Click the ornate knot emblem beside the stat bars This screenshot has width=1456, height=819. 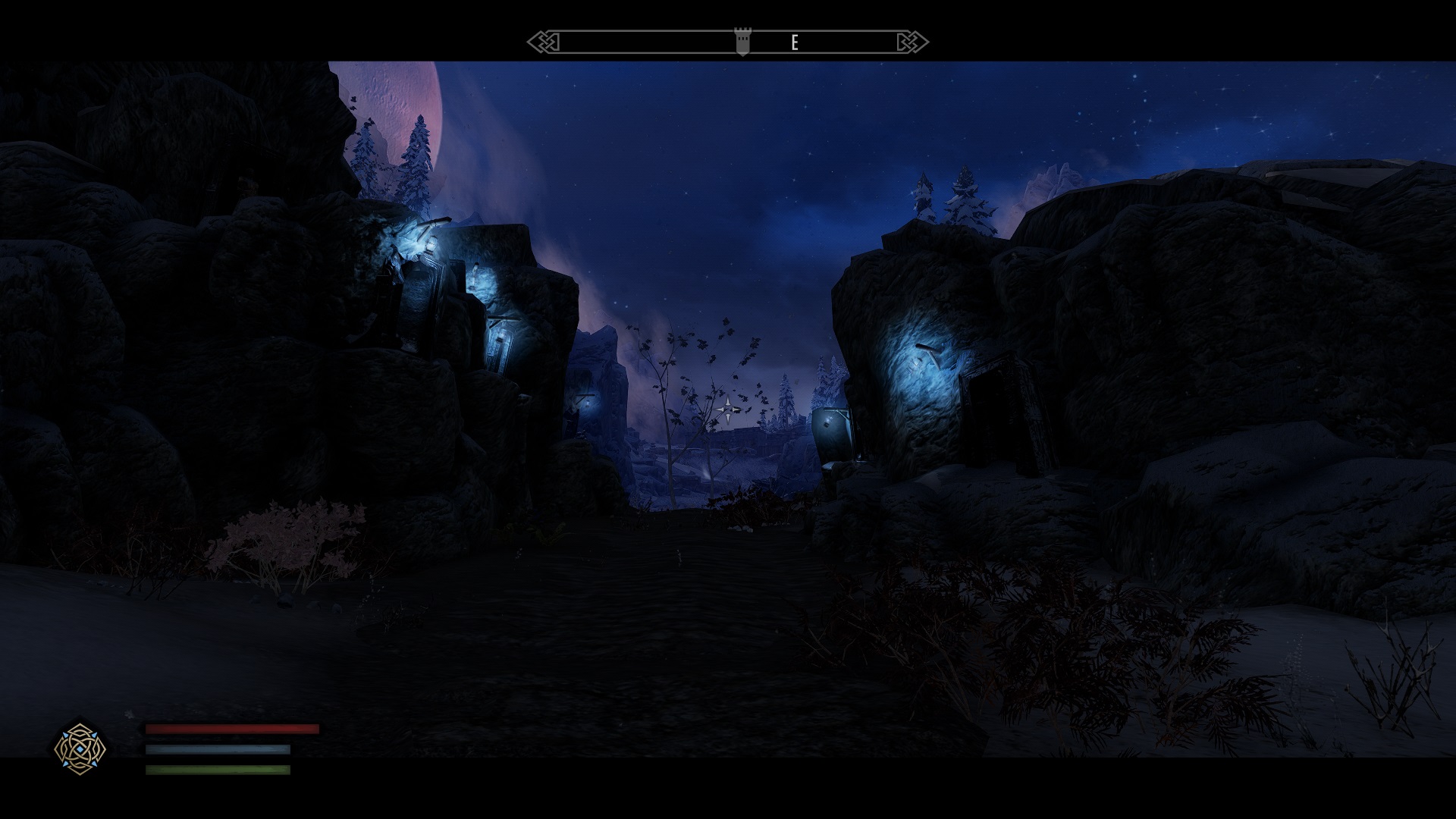(80, 748)
